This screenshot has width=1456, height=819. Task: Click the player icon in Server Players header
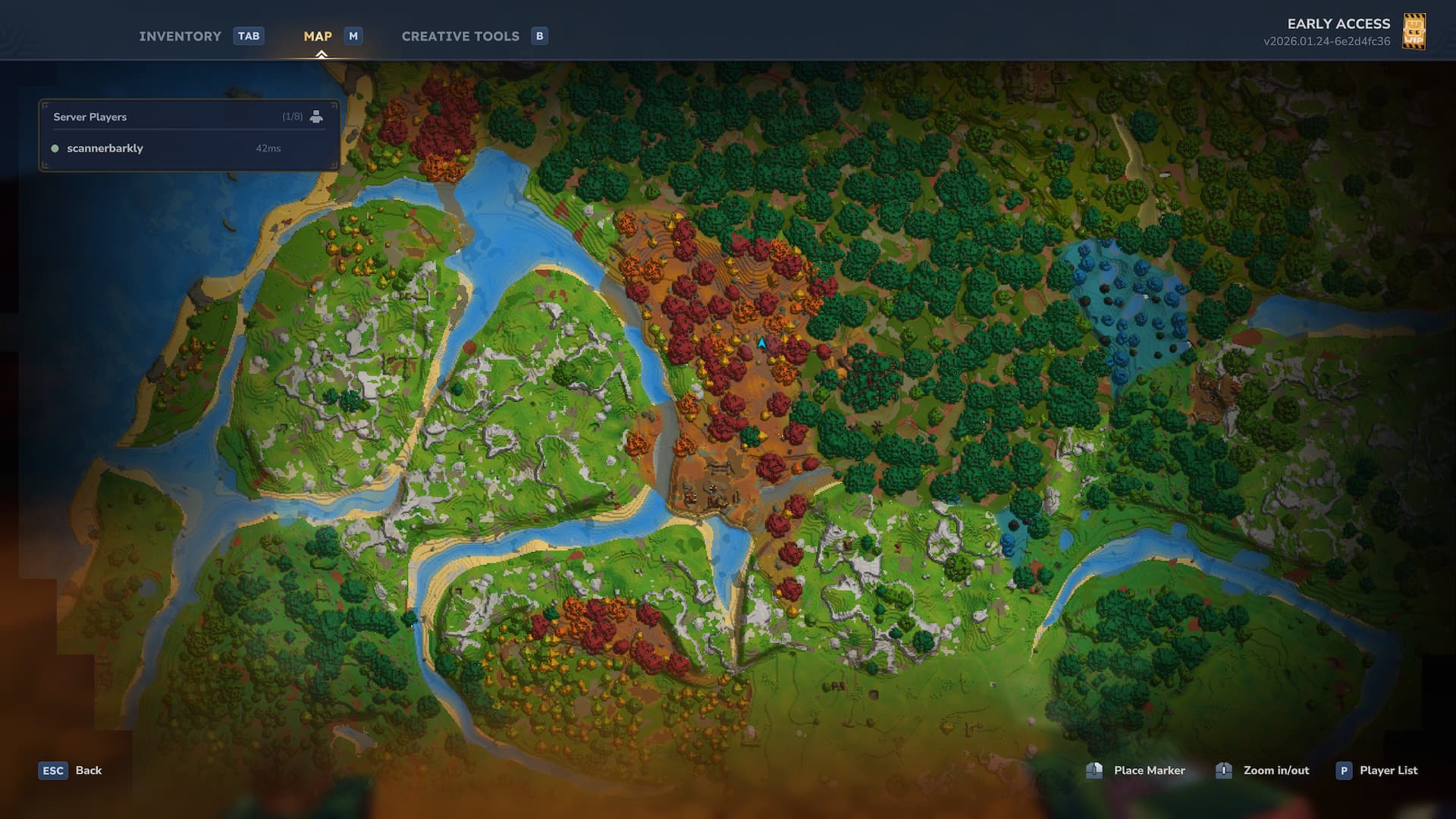[x=316, y=117]
